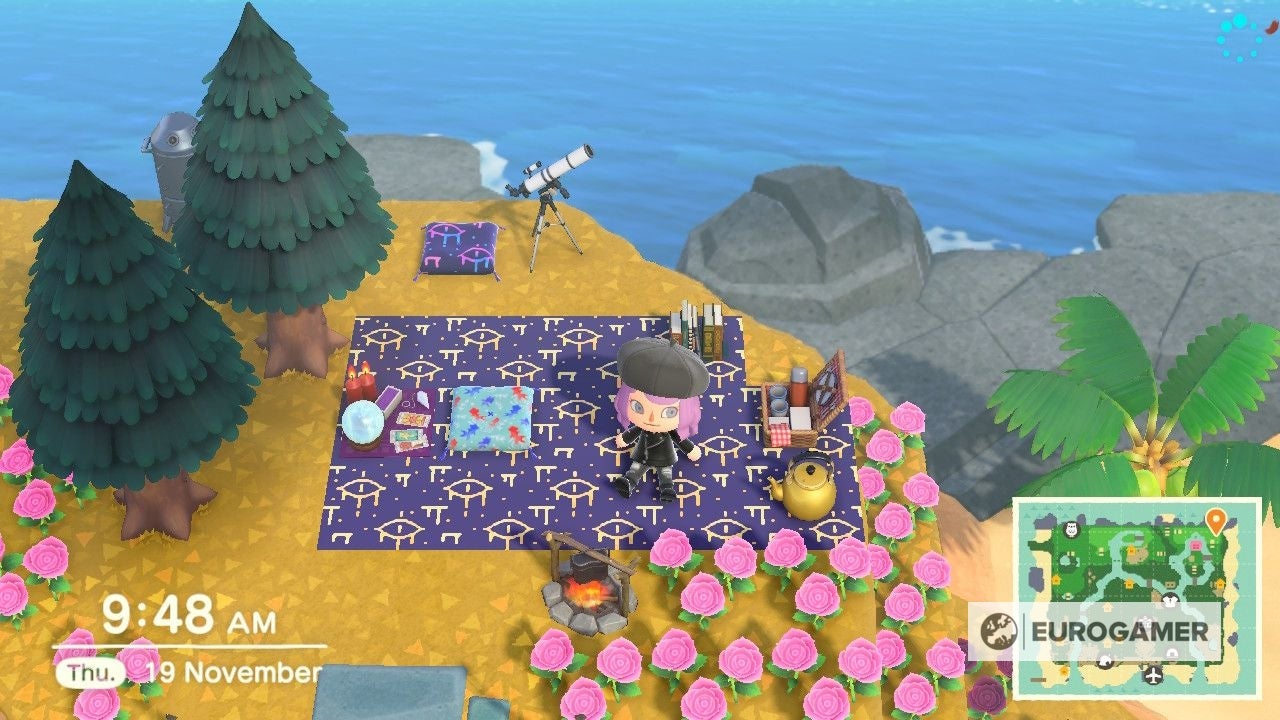Select the pink Able Sisters shop on the map

point(1195,545)
